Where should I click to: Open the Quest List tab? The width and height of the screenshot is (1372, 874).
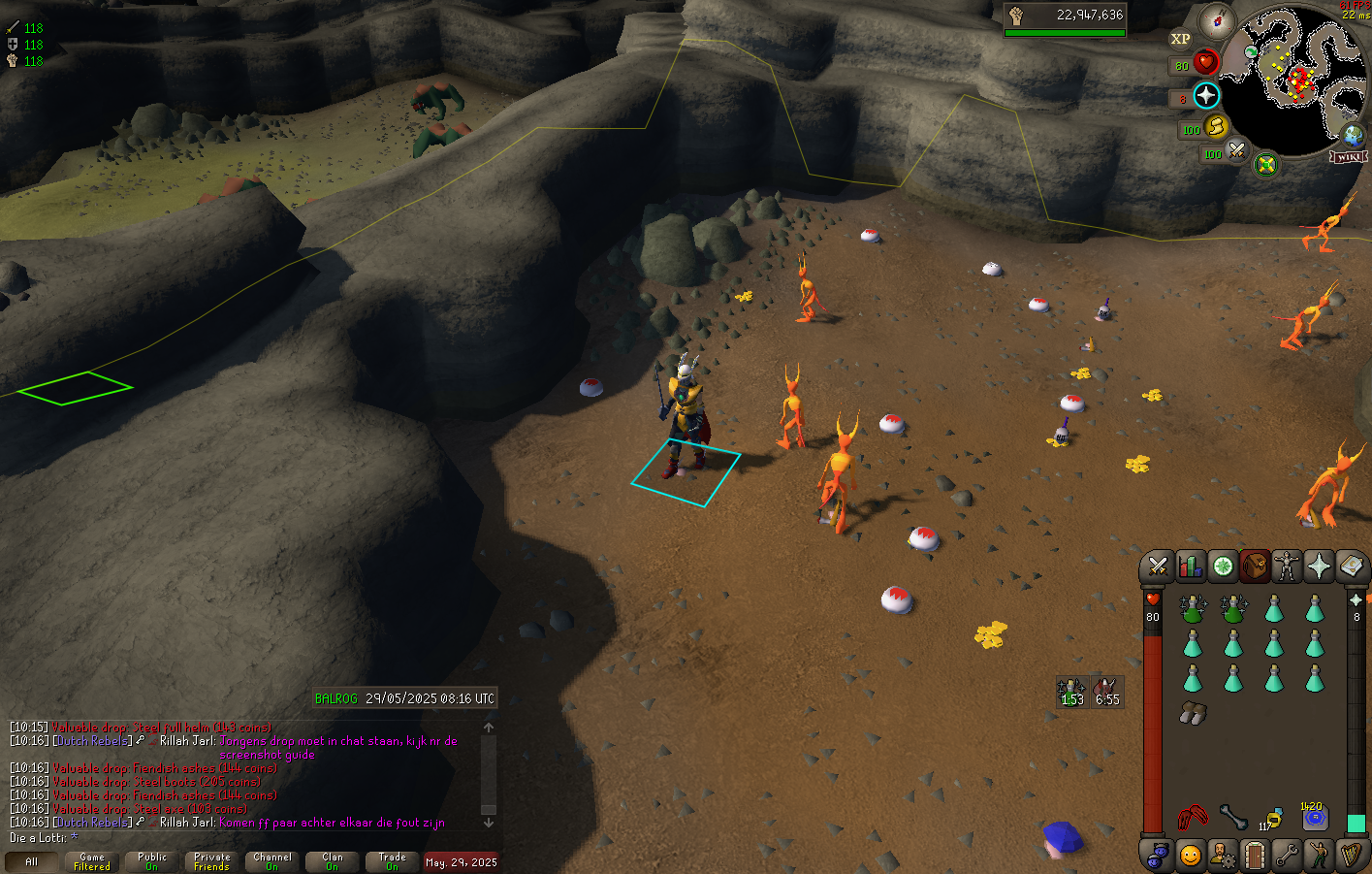(x=1223, y=566)
